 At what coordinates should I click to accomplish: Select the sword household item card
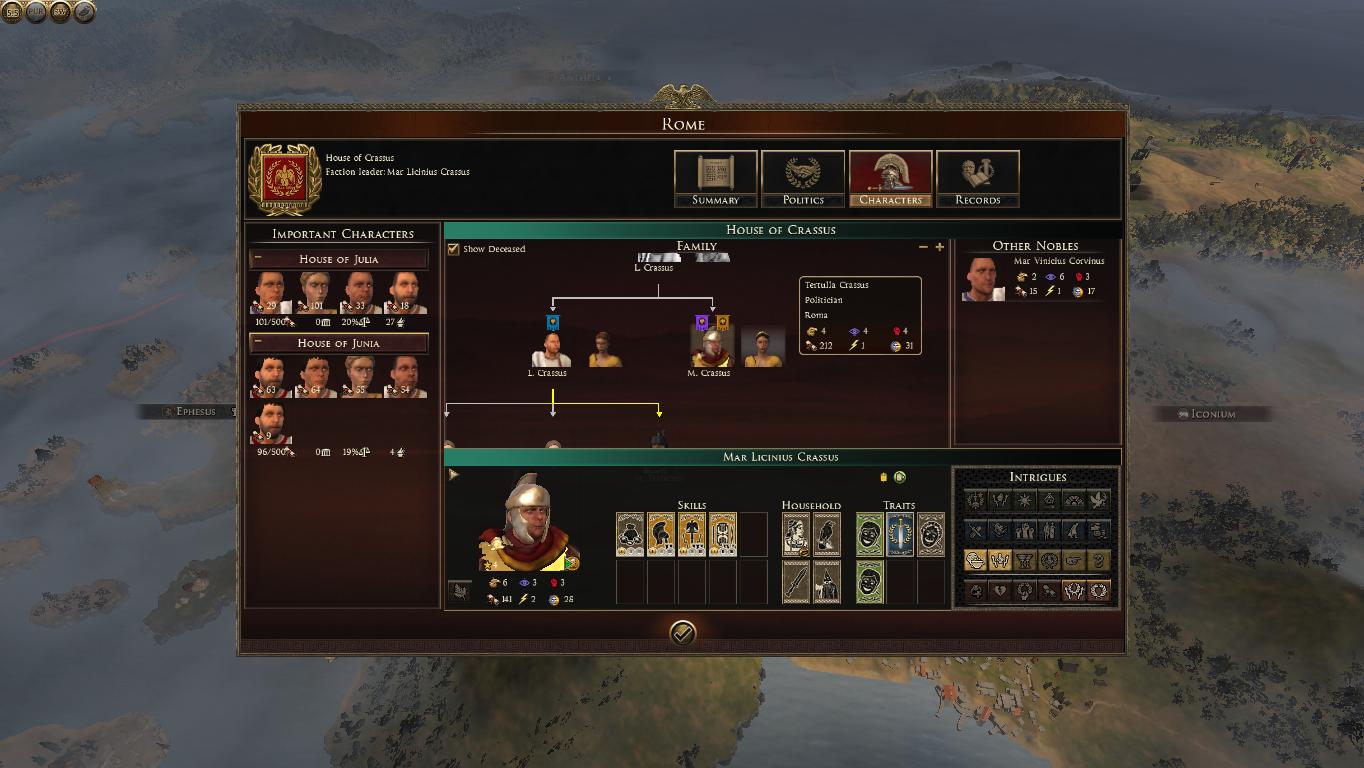click(x=796, y=582)
